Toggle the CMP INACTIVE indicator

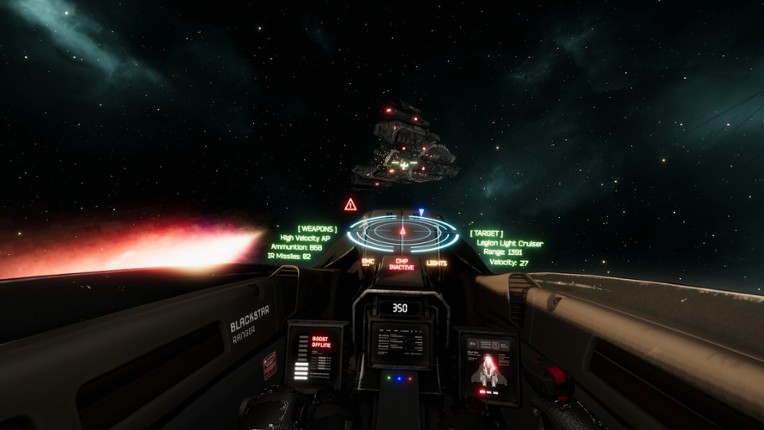coord(402,265)
